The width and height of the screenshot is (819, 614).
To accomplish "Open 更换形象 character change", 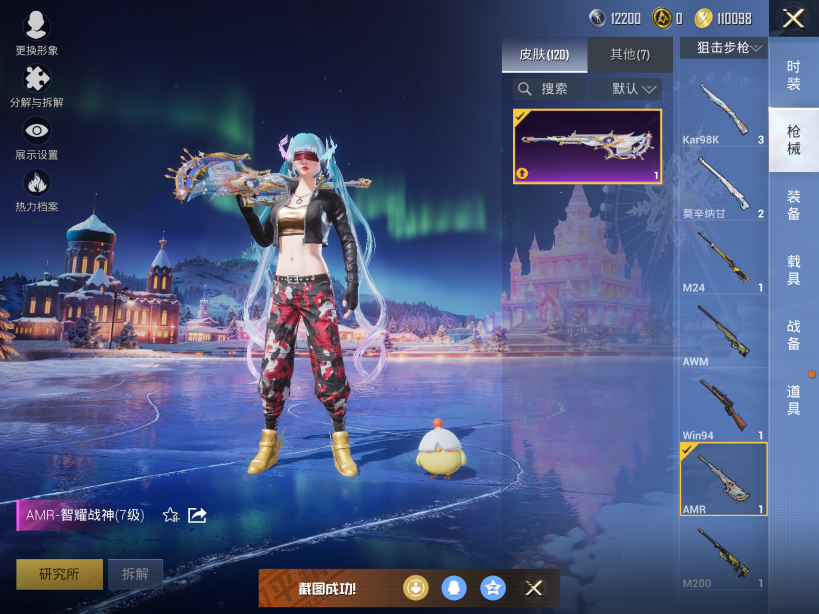I will click(x=37, y=33).
